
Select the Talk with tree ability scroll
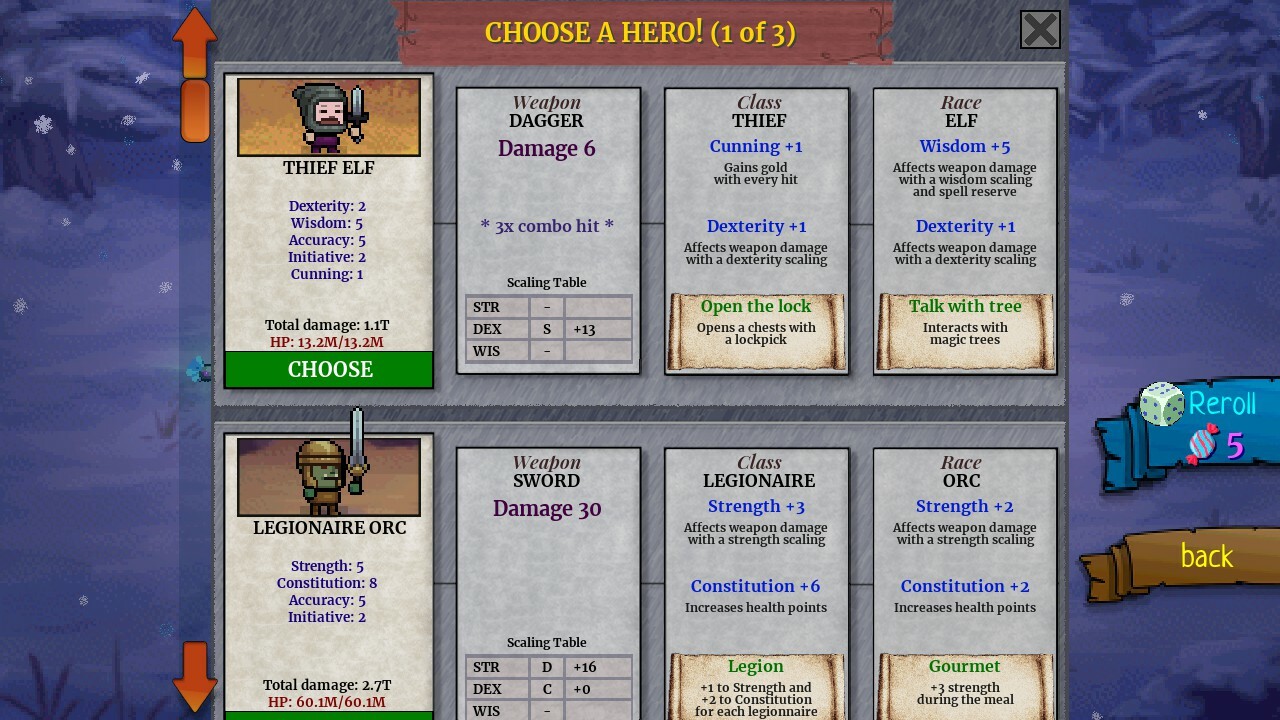coord(965,330)
